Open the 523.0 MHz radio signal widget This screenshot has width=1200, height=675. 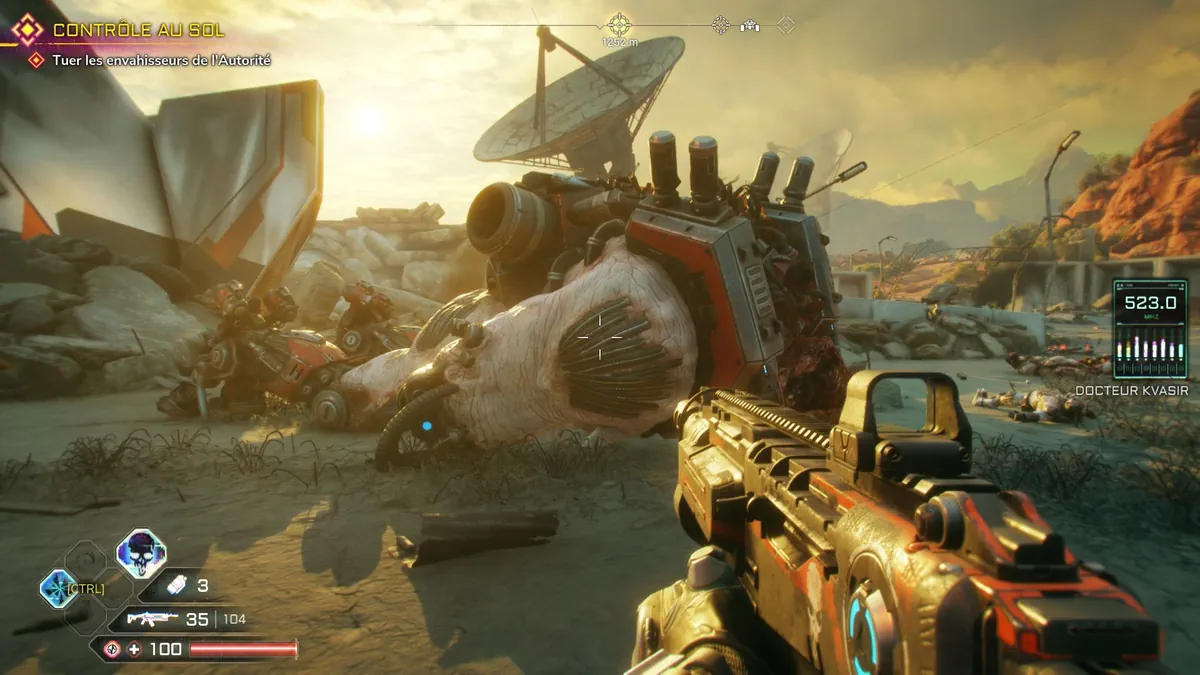point(1149,328)
